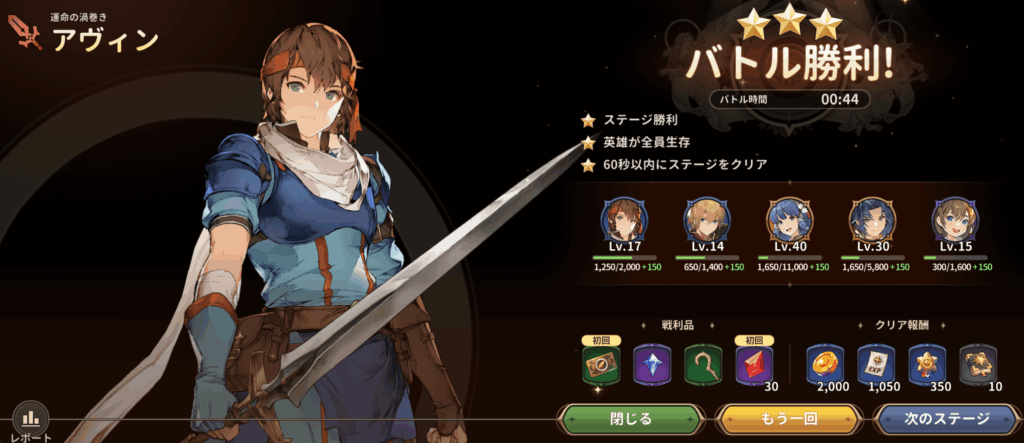Proceed to the next stage (次のステージ)
Viewport: 1024px width, 443px height.
coord(946,418)
